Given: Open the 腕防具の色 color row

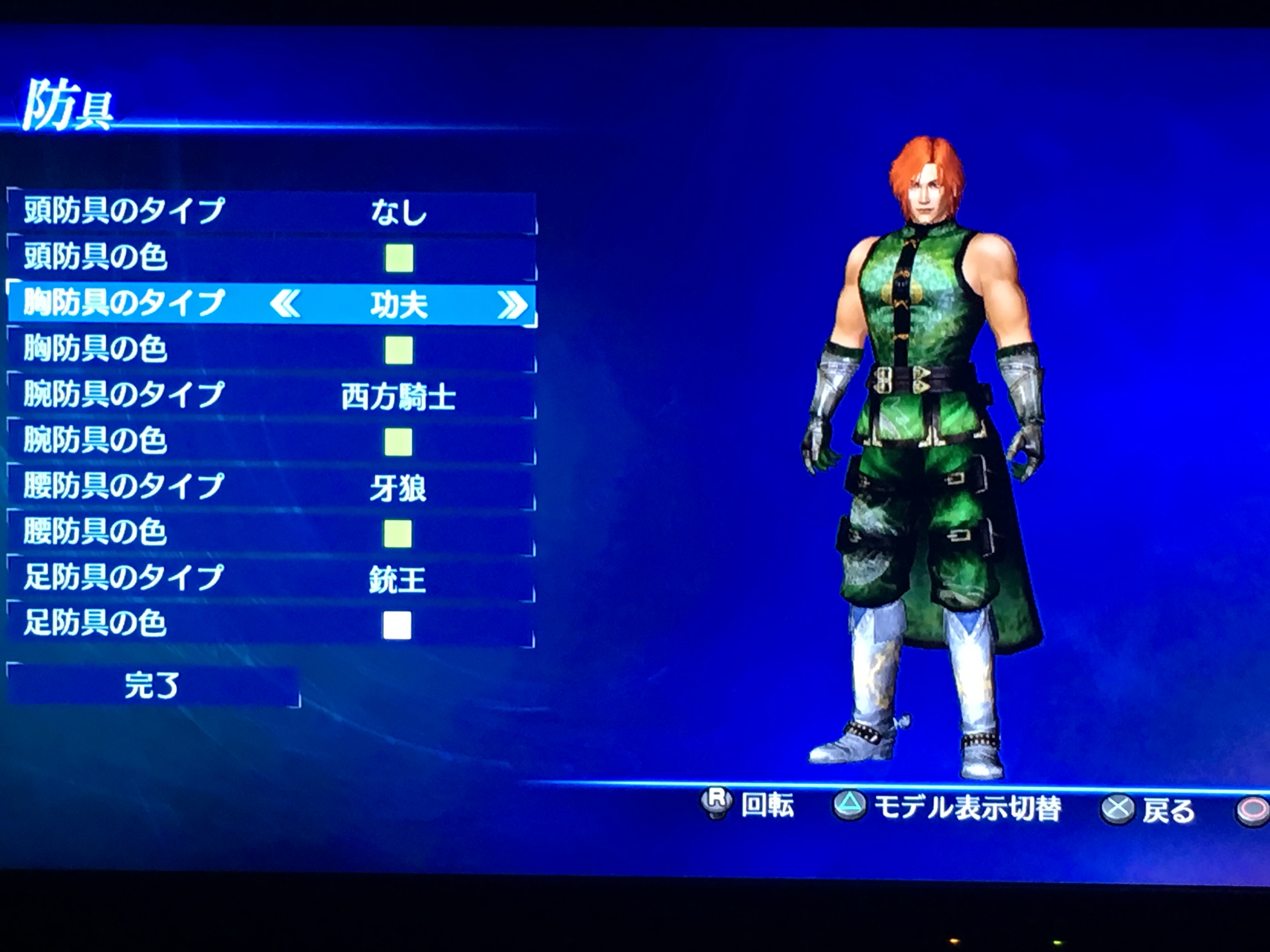Looking at the screenshot, I should pyautogui.click(x=272, y=442).
